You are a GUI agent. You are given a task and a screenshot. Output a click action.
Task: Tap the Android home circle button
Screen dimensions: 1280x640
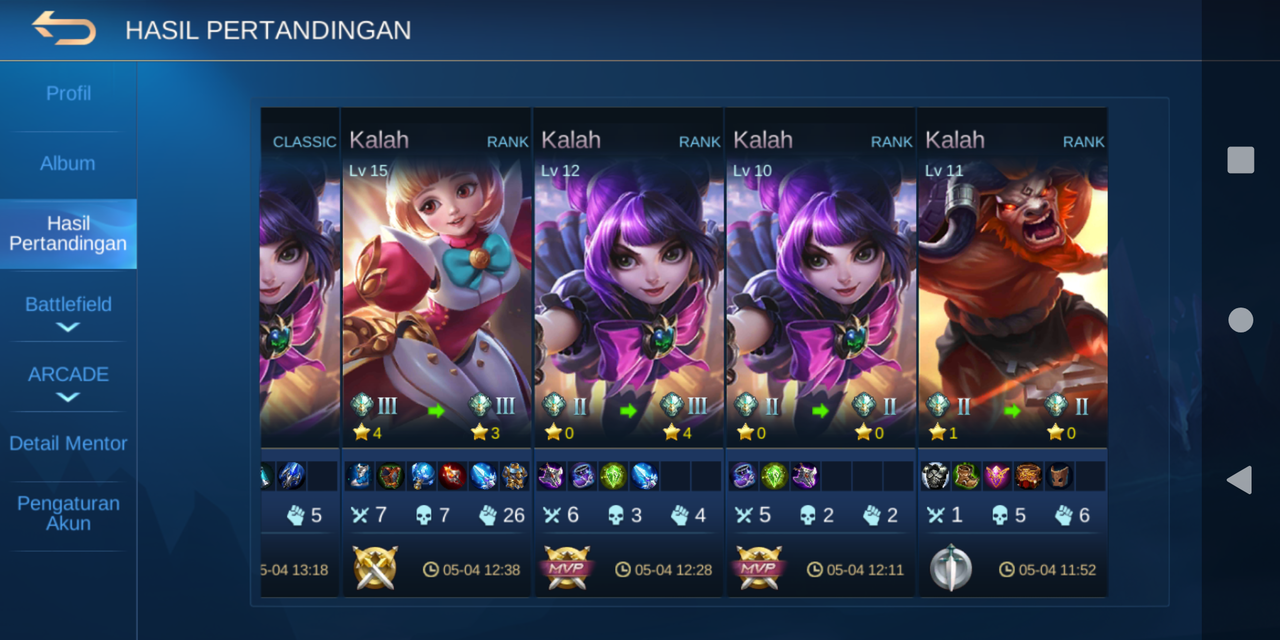tap(1240, 320)
